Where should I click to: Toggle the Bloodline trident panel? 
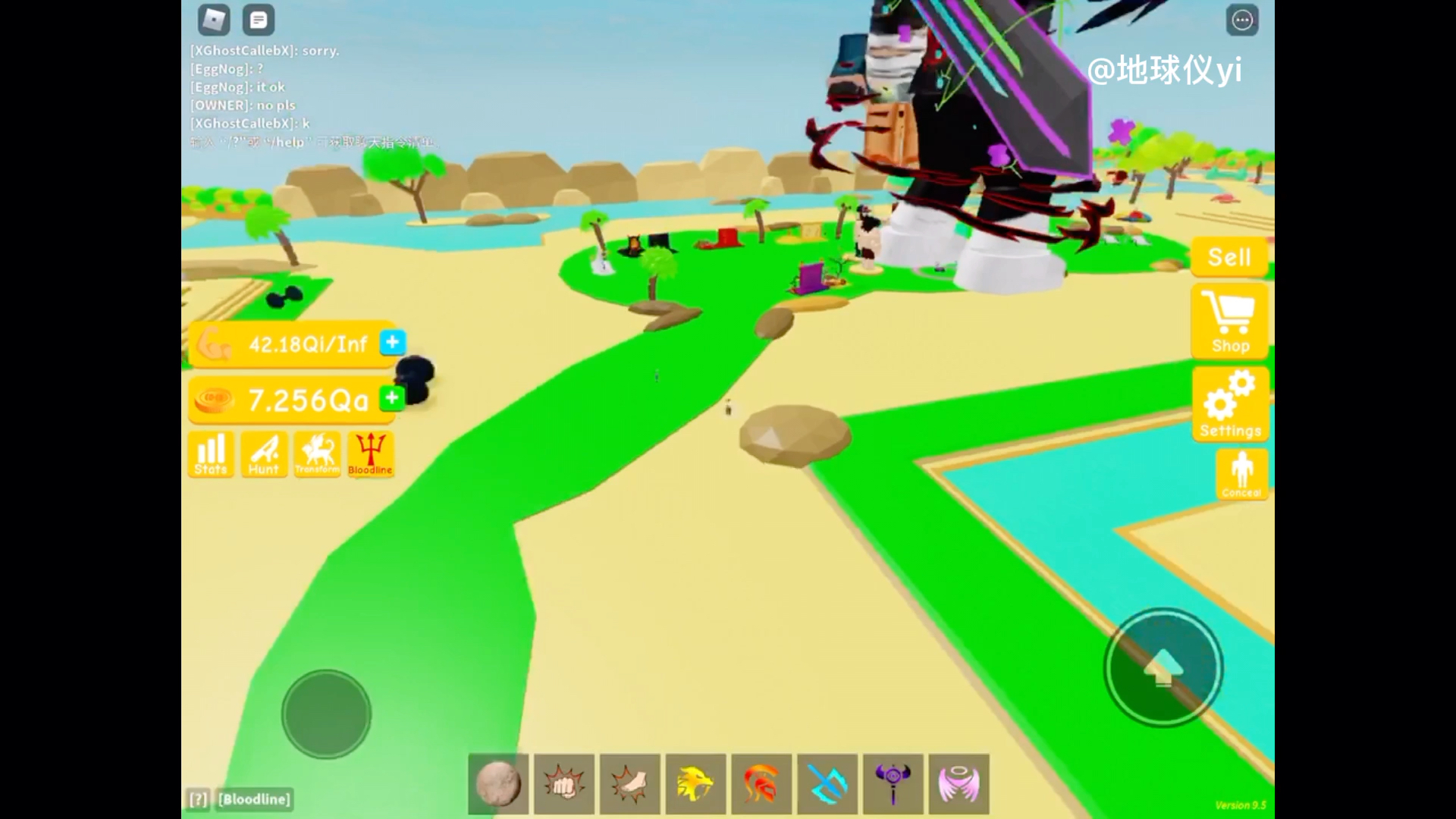pos(370,454)
